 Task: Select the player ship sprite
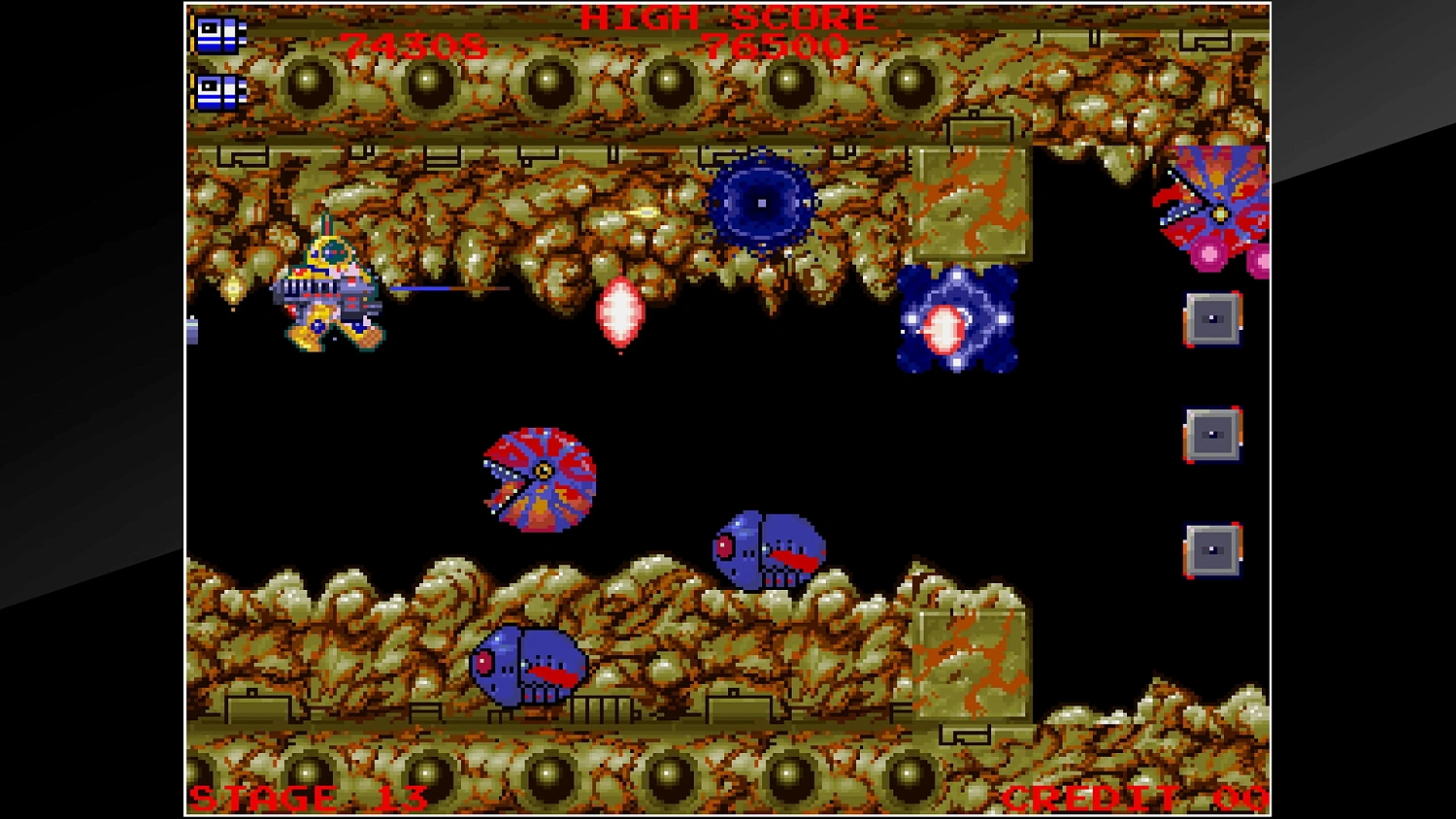[x=330, y=291]
